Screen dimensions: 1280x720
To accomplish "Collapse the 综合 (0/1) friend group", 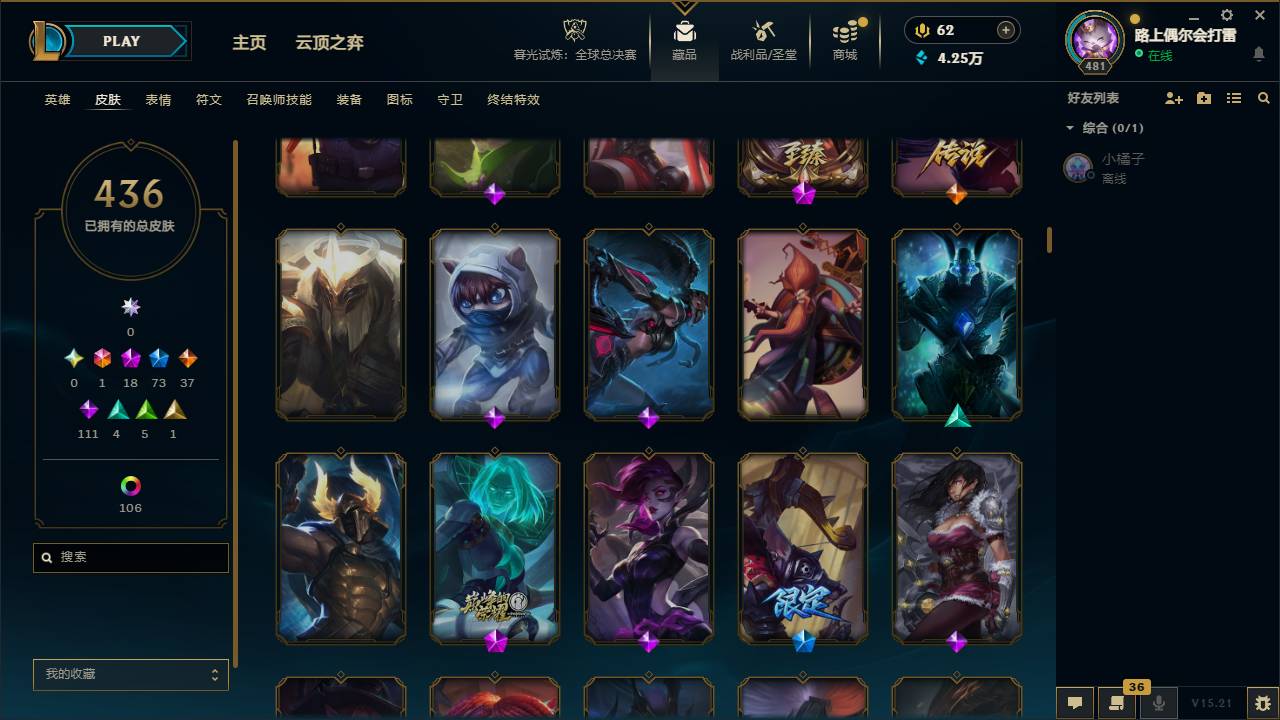I will click(x=1070, y=128).
